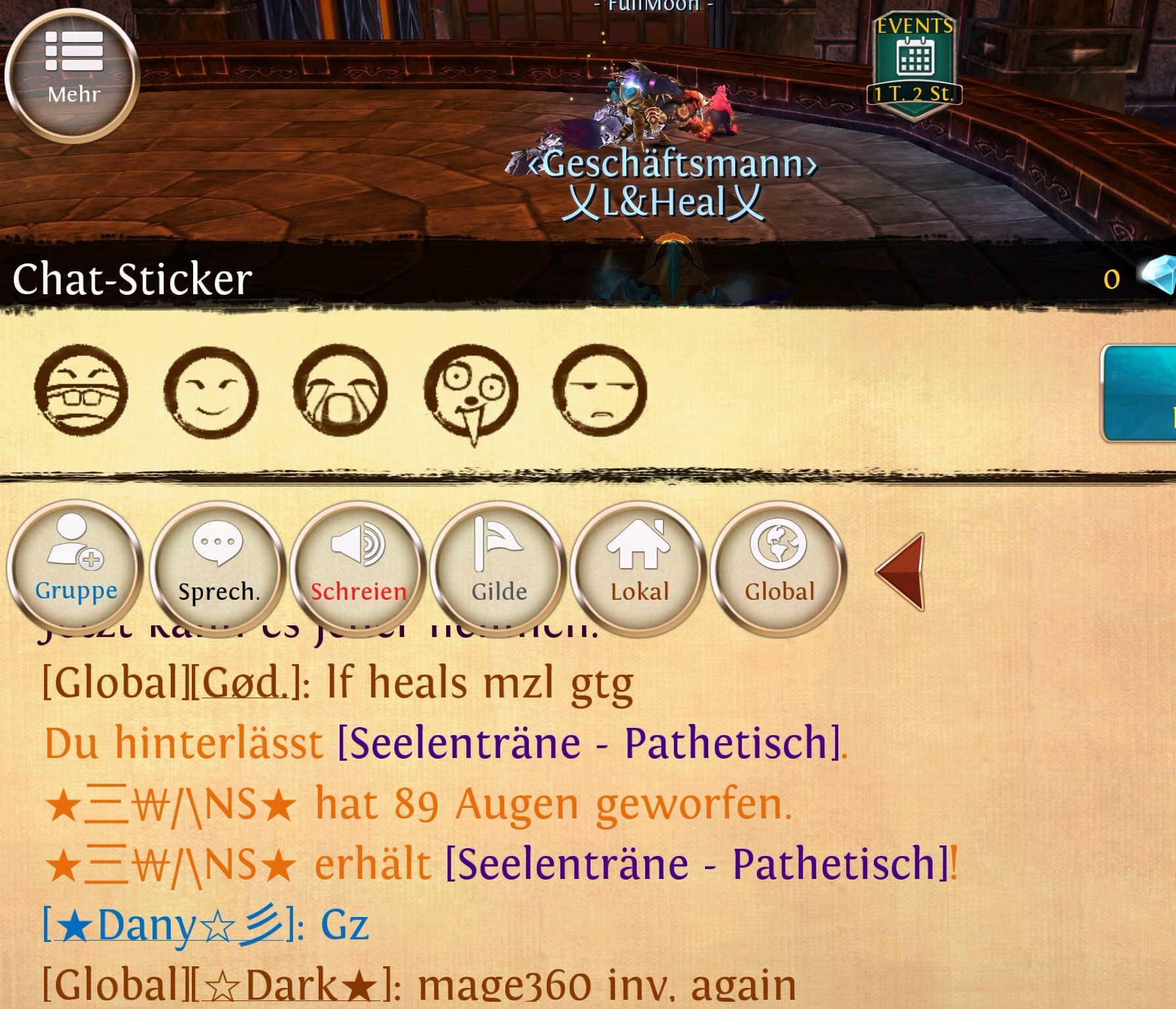Select the unimpressed face sticker

coord(599,392)
